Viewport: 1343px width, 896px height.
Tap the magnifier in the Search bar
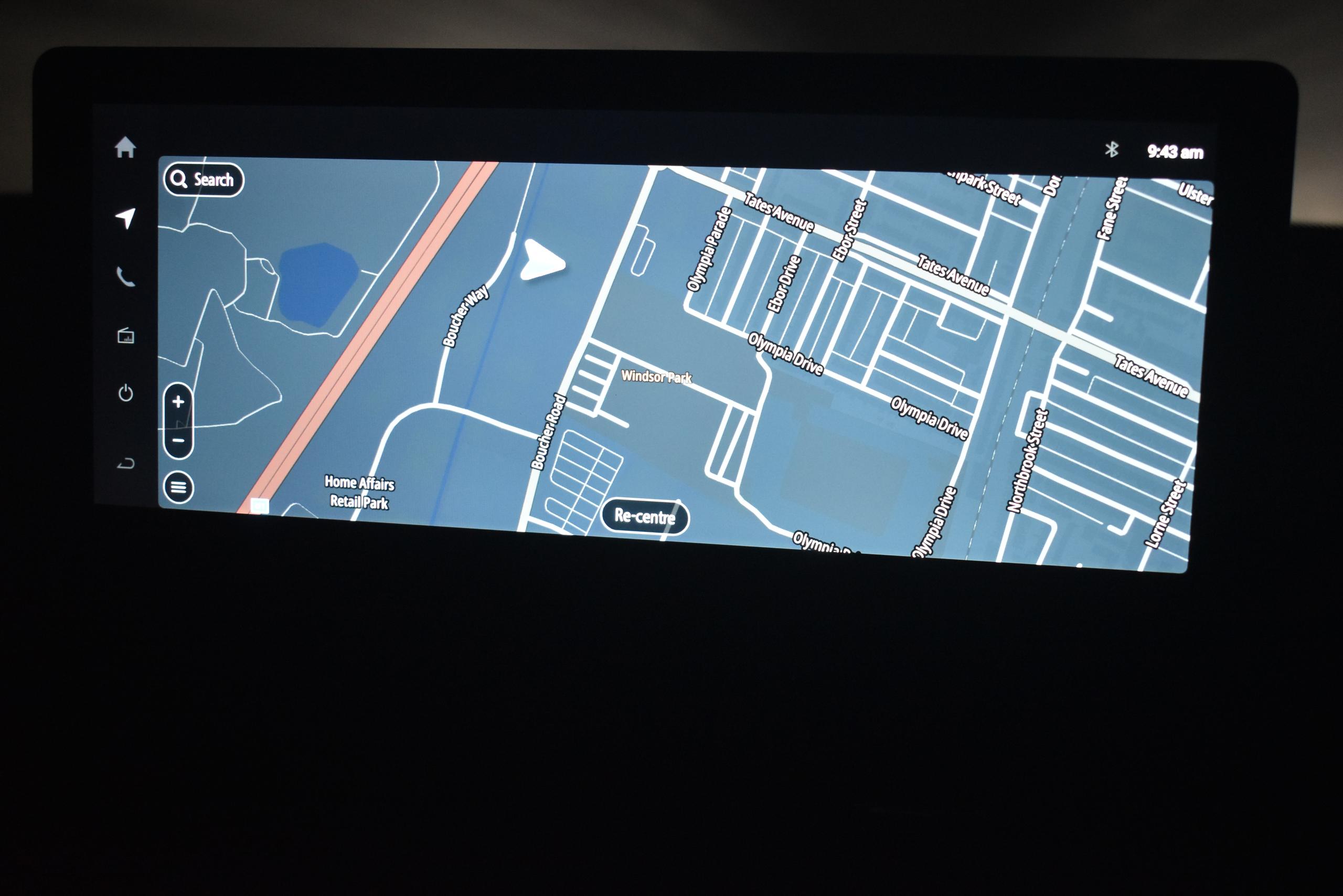(179, 180)
